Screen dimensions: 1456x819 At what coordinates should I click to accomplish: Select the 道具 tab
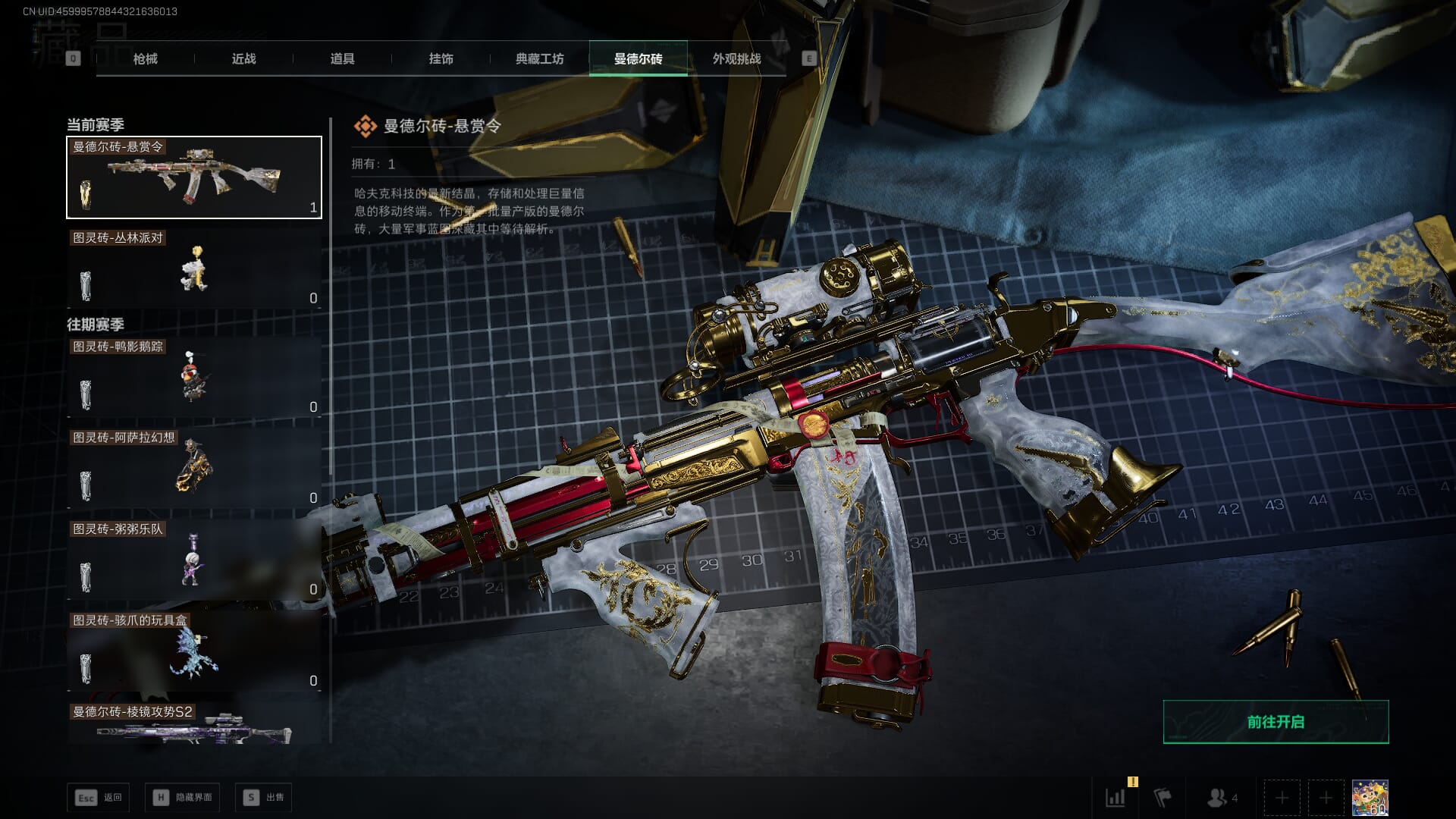coord(342,59)
